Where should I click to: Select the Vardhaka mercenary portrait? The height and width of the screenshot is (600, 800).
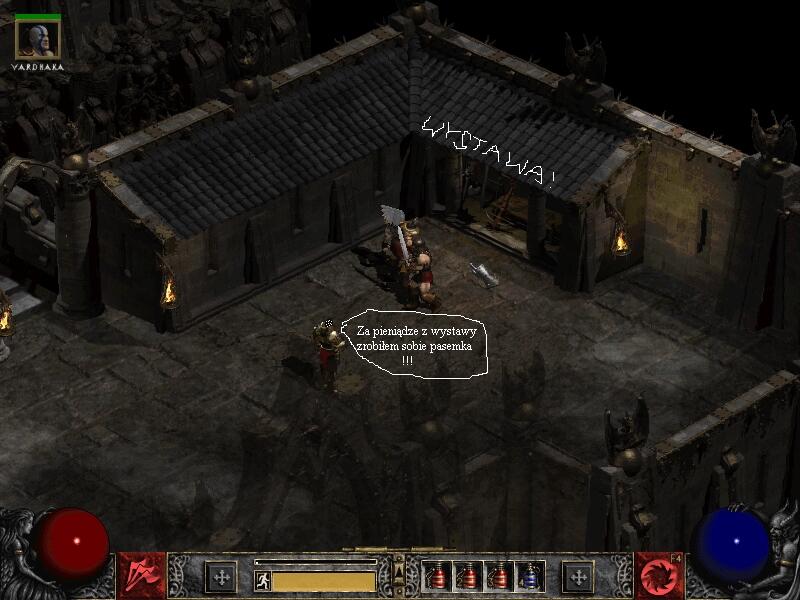(x=38, y=39)
